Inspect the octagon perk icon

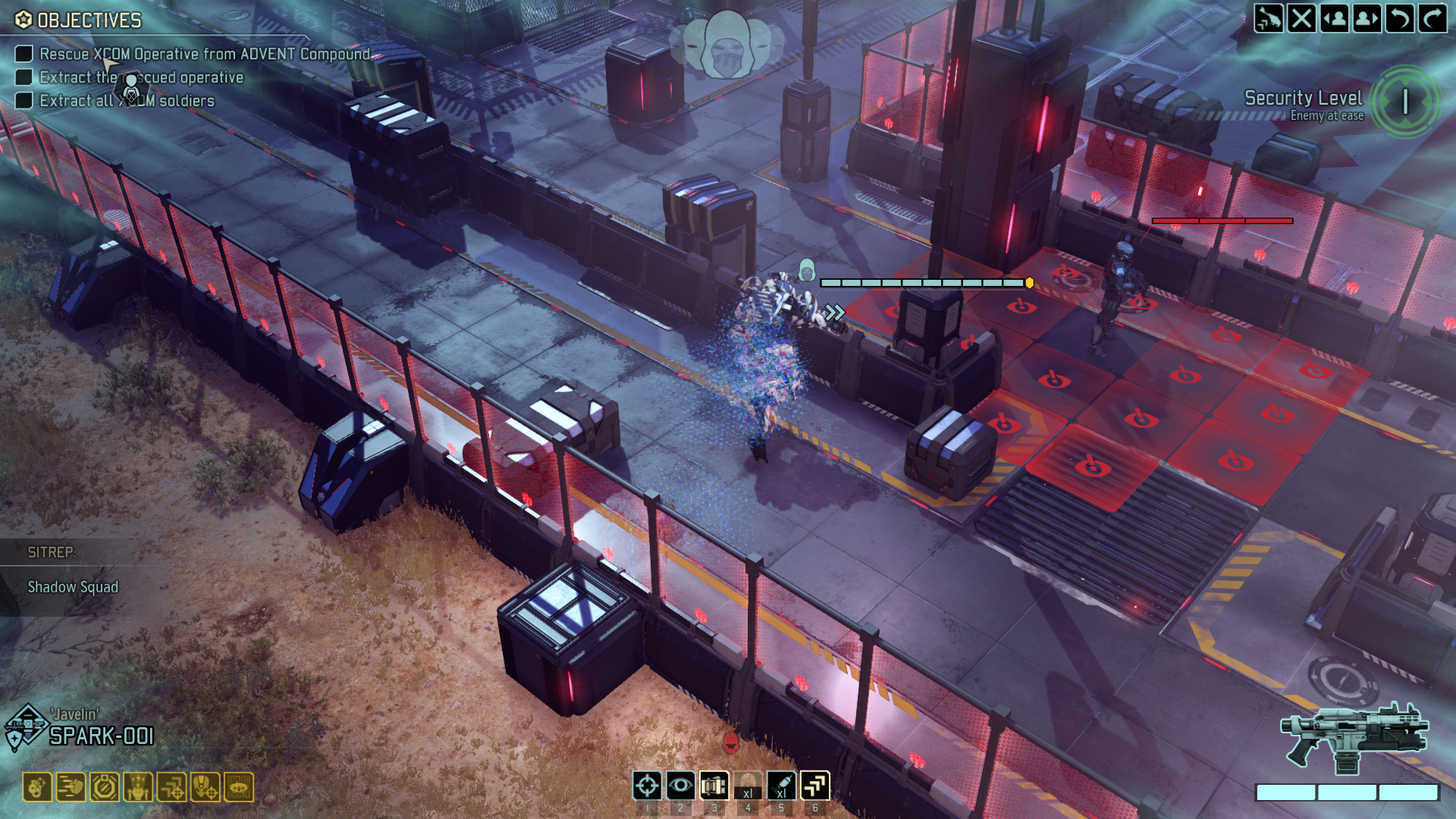[x=104, y=787]
